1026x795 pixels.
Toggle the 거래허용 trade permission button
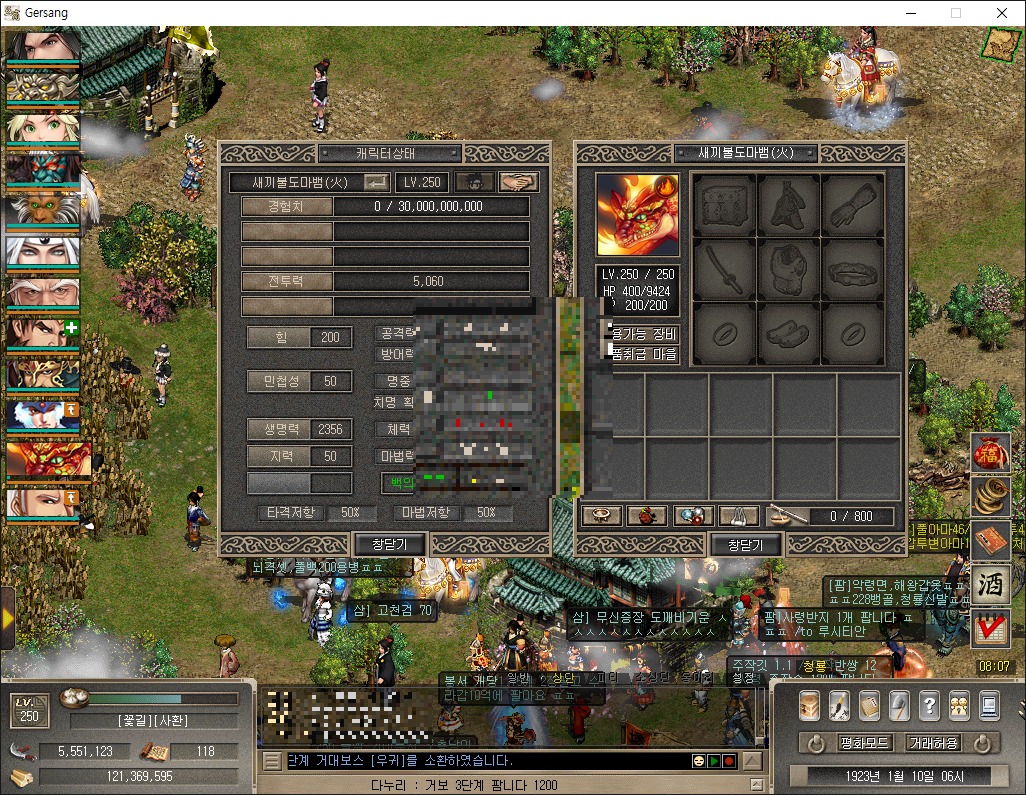coord(932,743)
